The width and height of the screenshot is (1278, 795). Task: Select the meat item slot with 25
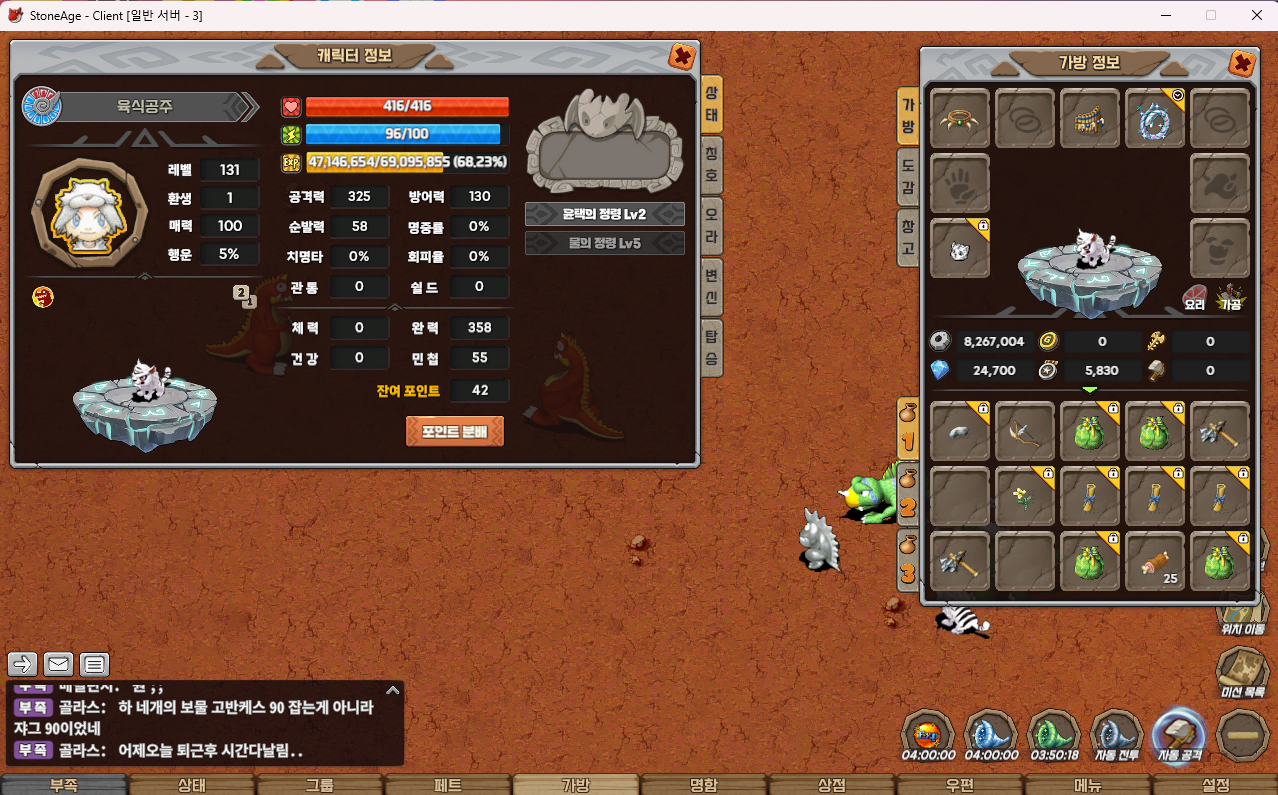[x=1155, y=561]
